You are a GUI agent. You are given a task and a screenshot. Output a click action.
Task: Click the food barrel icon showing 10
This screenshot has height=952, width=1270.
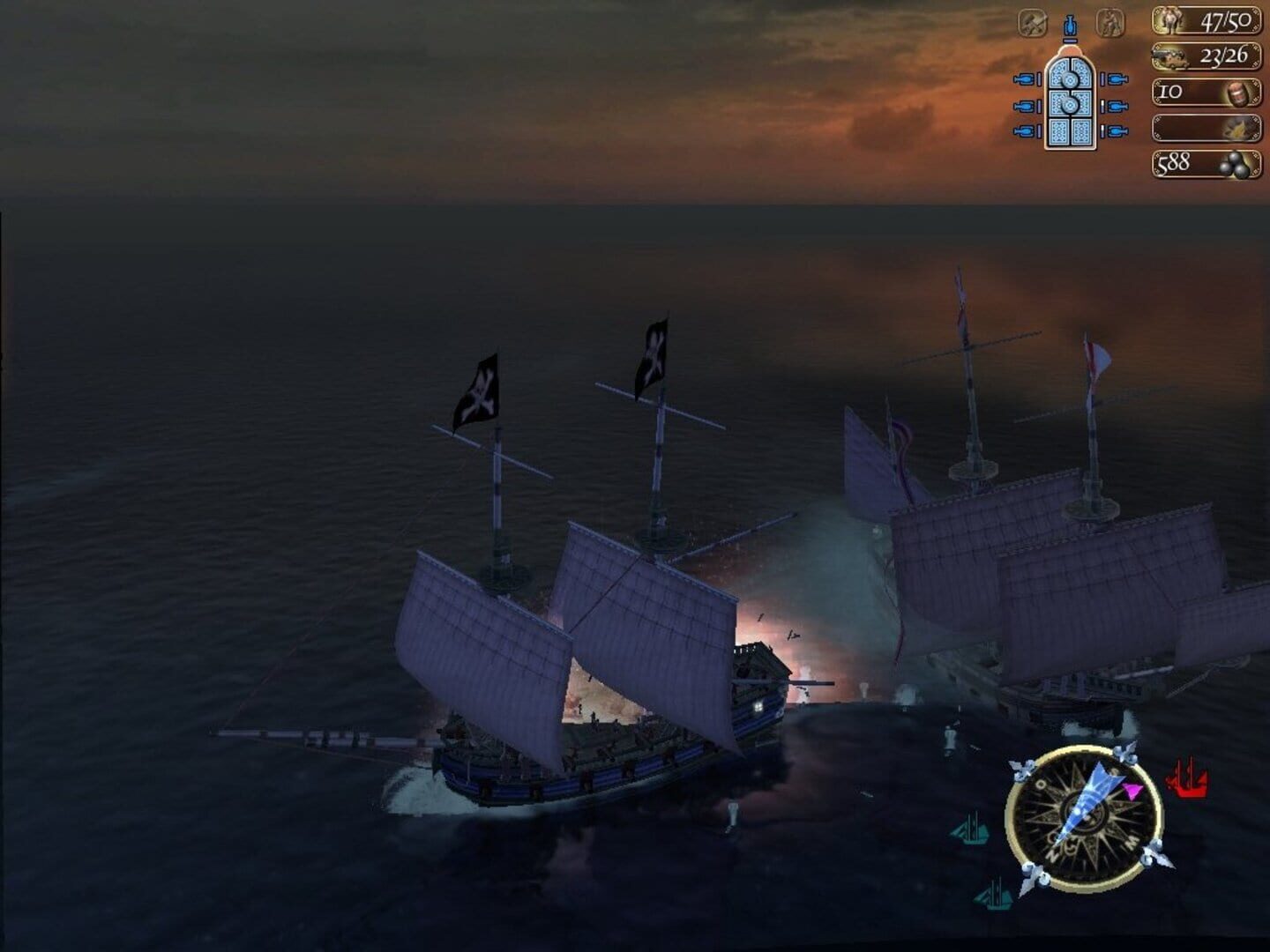point(1237,93)
